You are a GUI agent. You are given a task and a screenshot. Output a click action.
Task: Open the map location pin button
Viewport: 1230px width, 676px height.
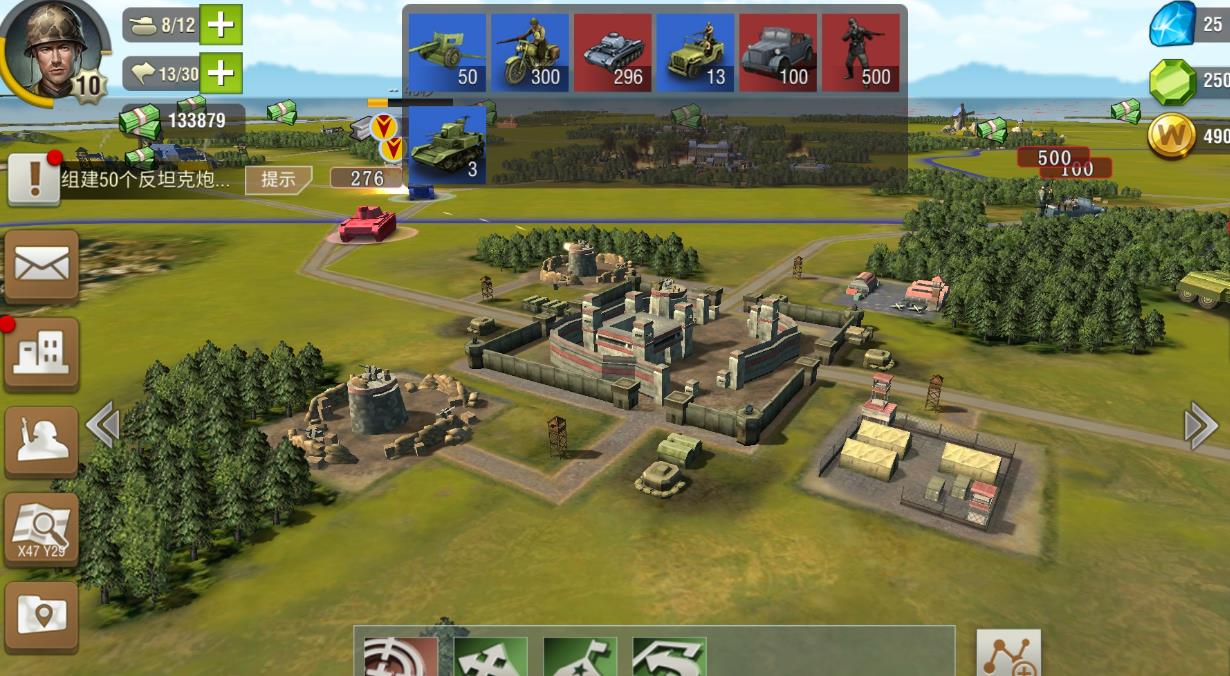(x=42, y=616)
